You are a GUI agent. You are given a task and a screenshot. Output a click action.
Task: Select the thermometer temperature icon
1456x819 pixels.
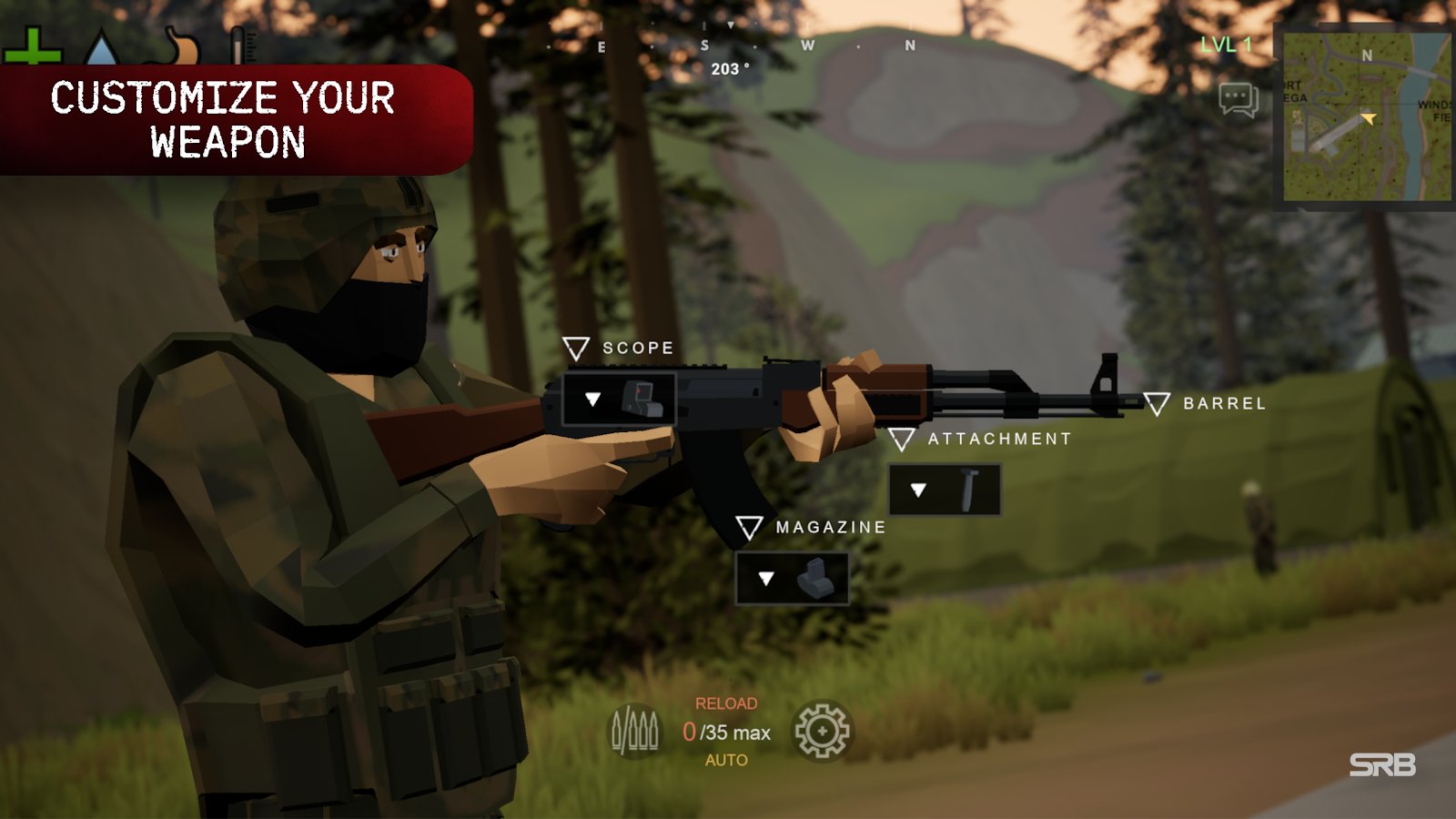point(239,45)
